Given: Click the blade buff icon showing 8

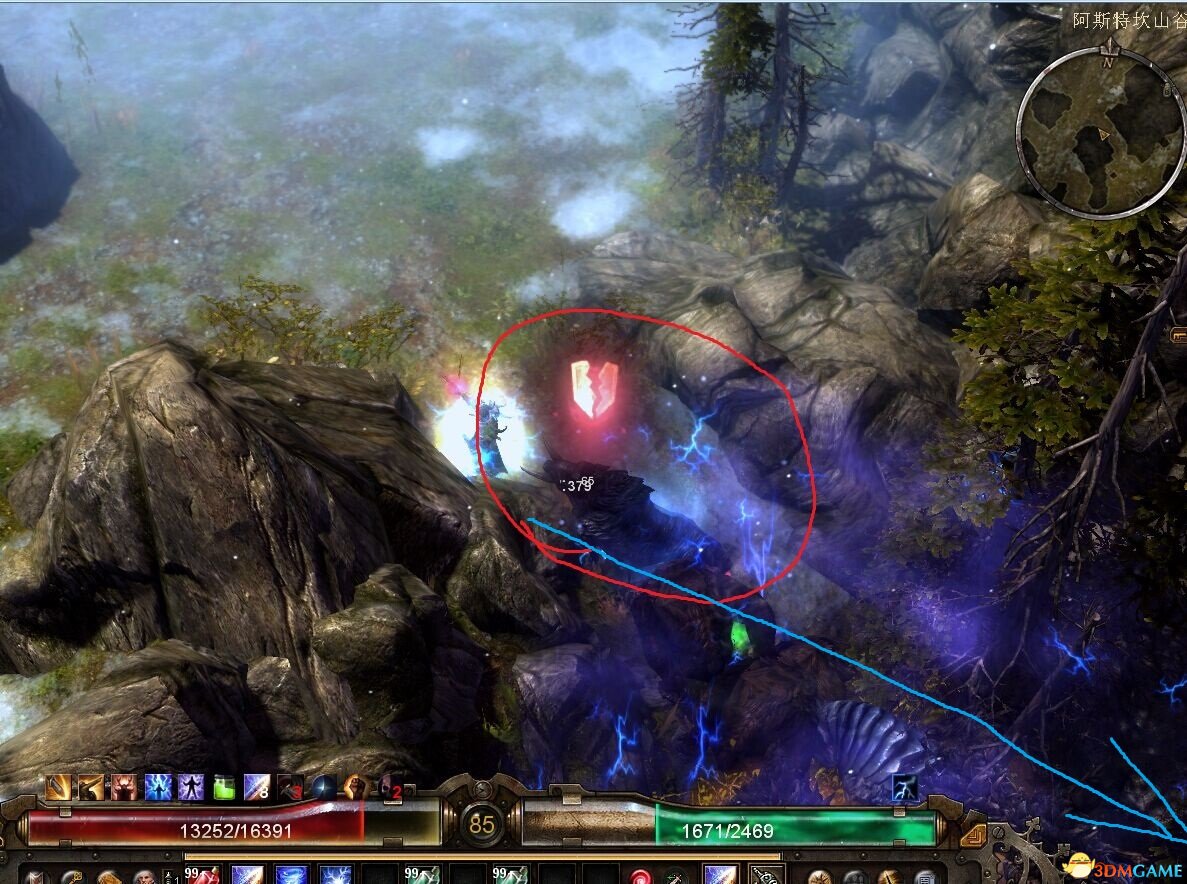Looking at the screenshot, I should [257, 788].
